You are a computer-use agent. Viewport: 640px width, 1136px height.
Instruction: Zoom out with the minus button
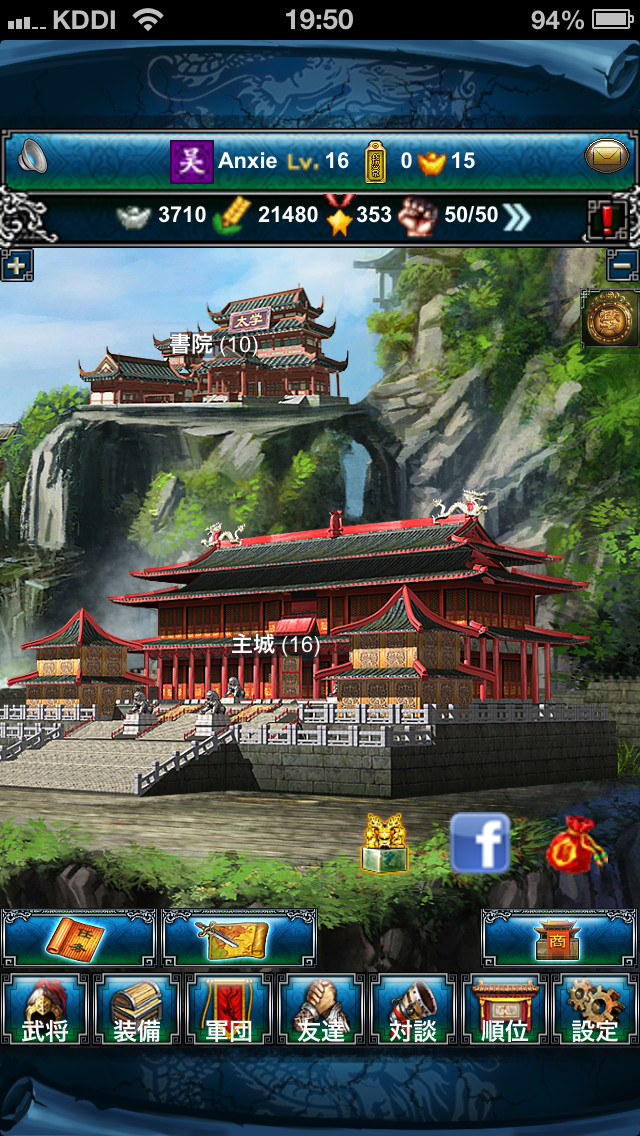click(623, 266)
